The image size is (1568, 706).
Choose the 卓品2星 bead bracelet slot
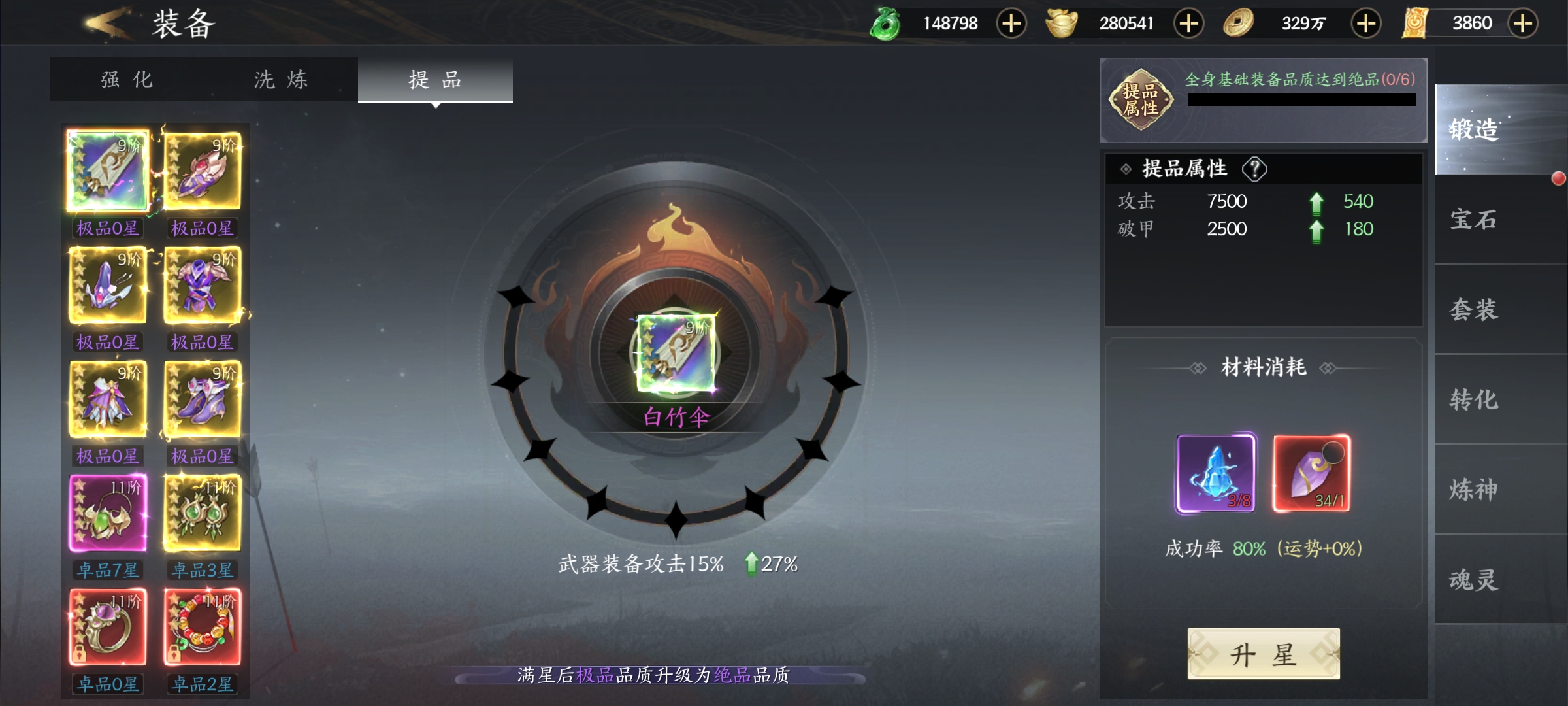[203, 628]
